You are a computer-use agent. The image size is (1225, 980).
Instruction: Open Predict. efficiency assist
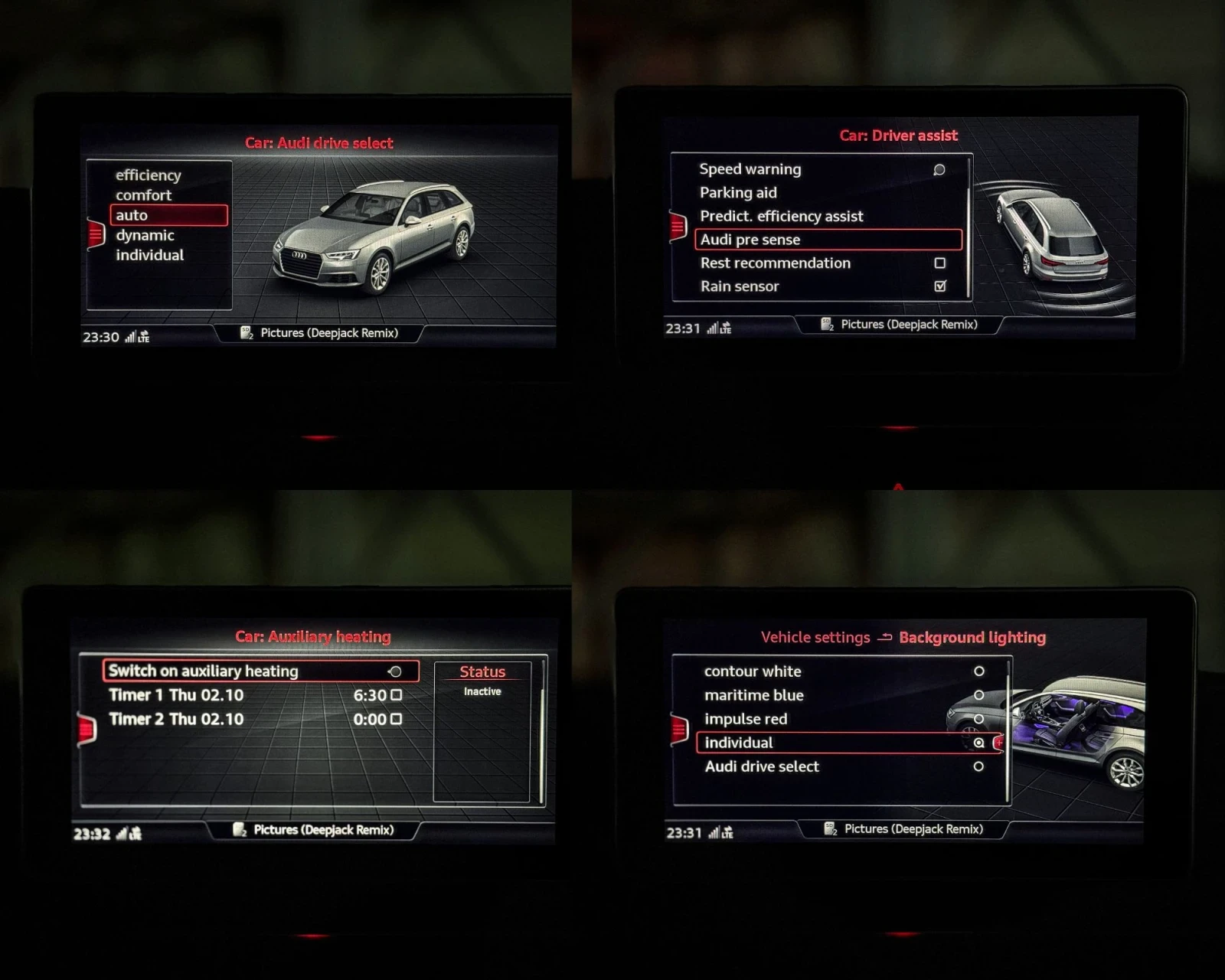click(782, 217)
